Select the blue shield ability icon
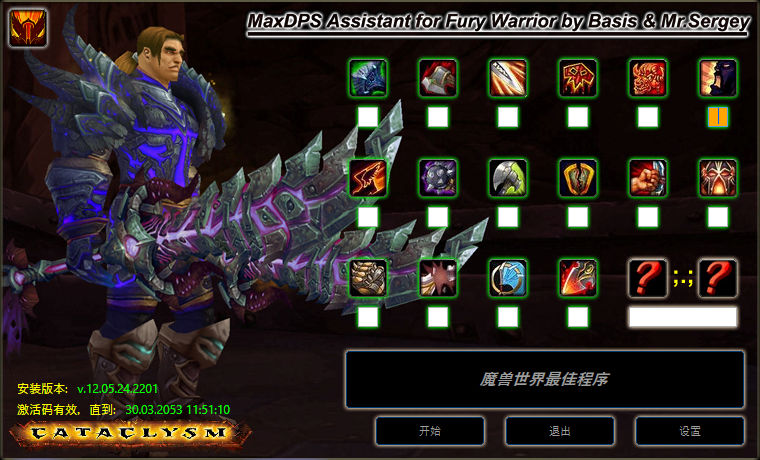 pos(508,278)
